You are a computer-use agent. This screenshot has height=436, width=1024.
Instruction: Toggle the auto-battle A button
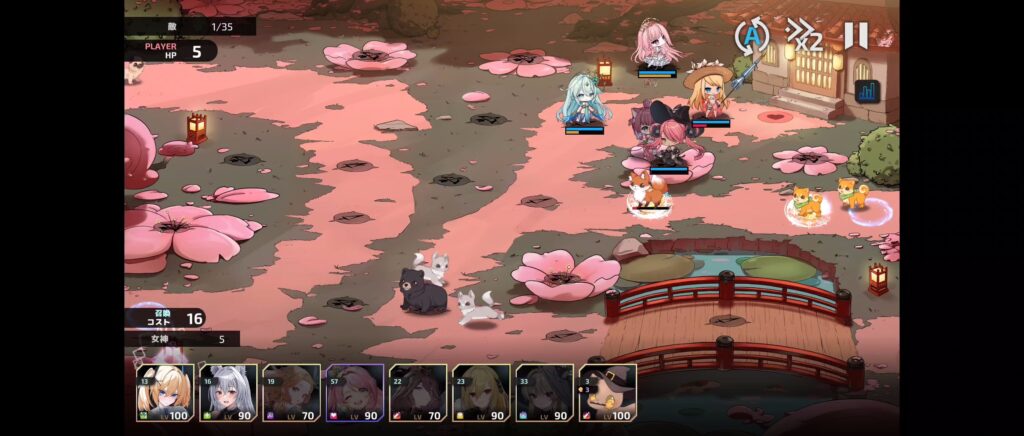point(752,38)
